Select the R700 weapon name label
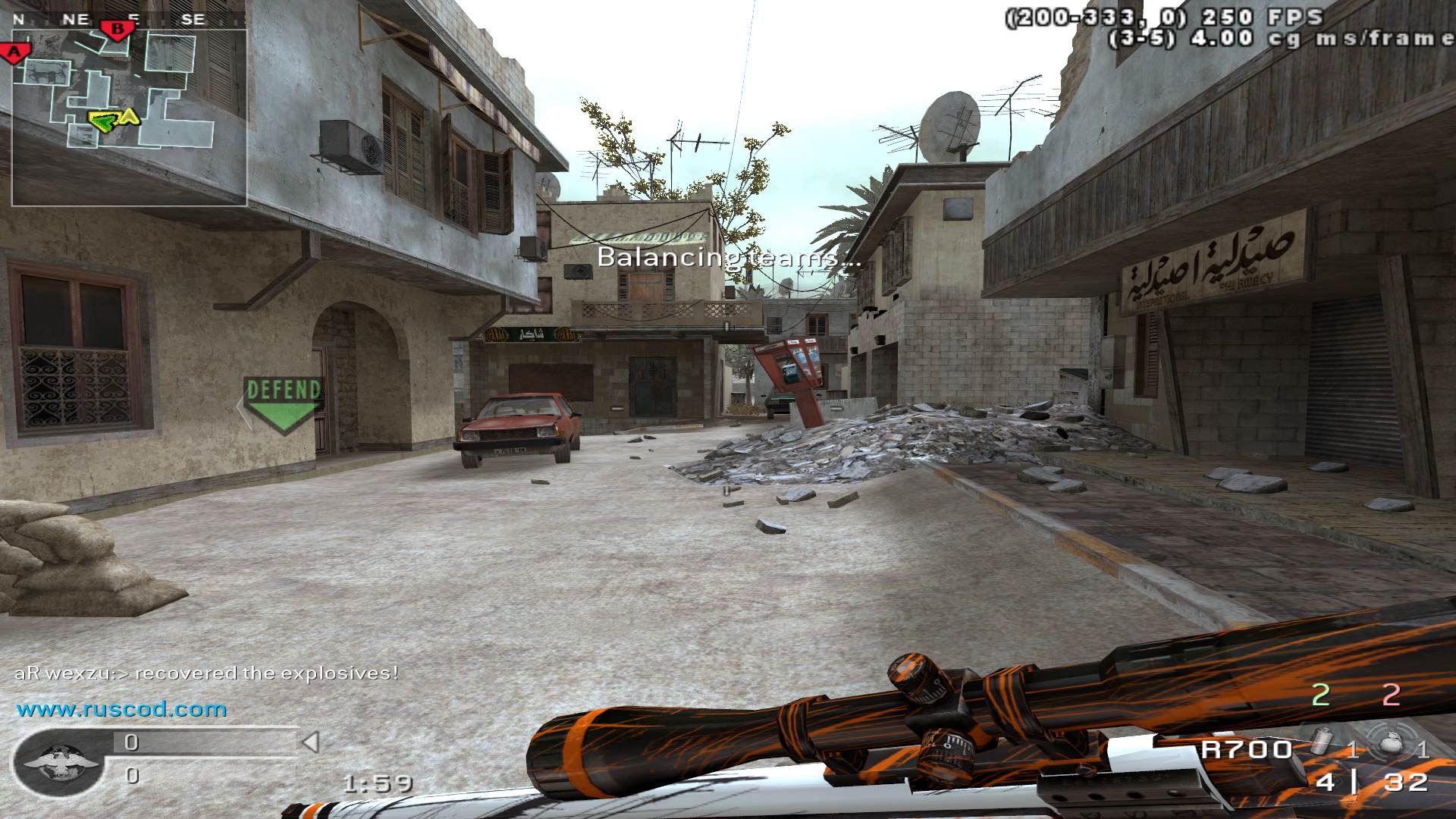 pos(1246,749)
